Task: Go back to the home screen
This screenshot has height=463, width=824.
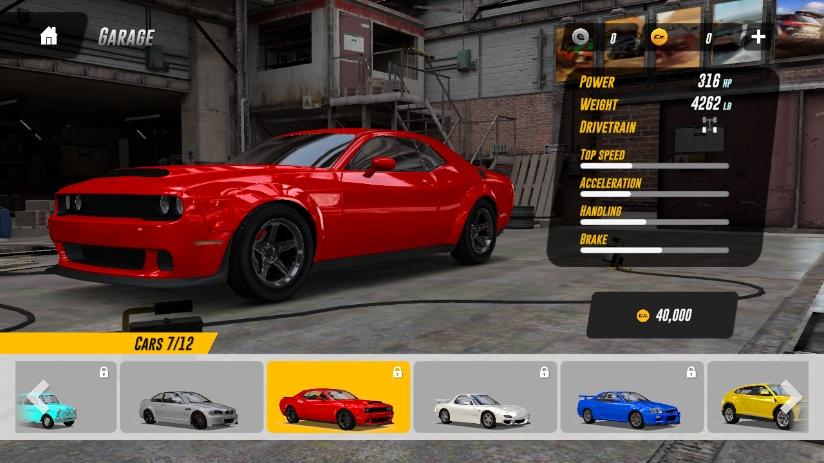Action: point(48,37)
